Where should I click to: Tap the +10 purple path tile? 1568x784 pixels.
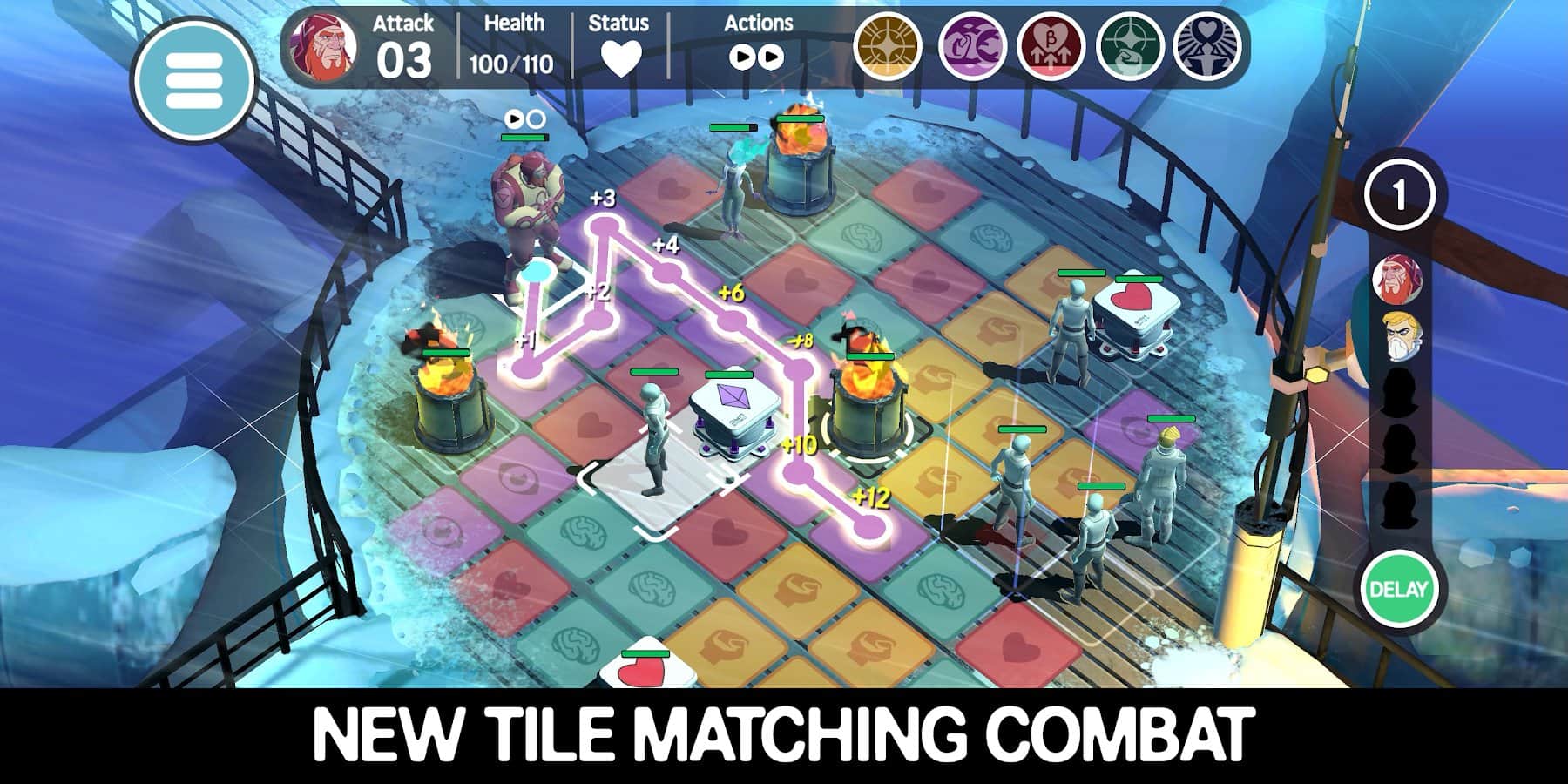pos(798,472)
